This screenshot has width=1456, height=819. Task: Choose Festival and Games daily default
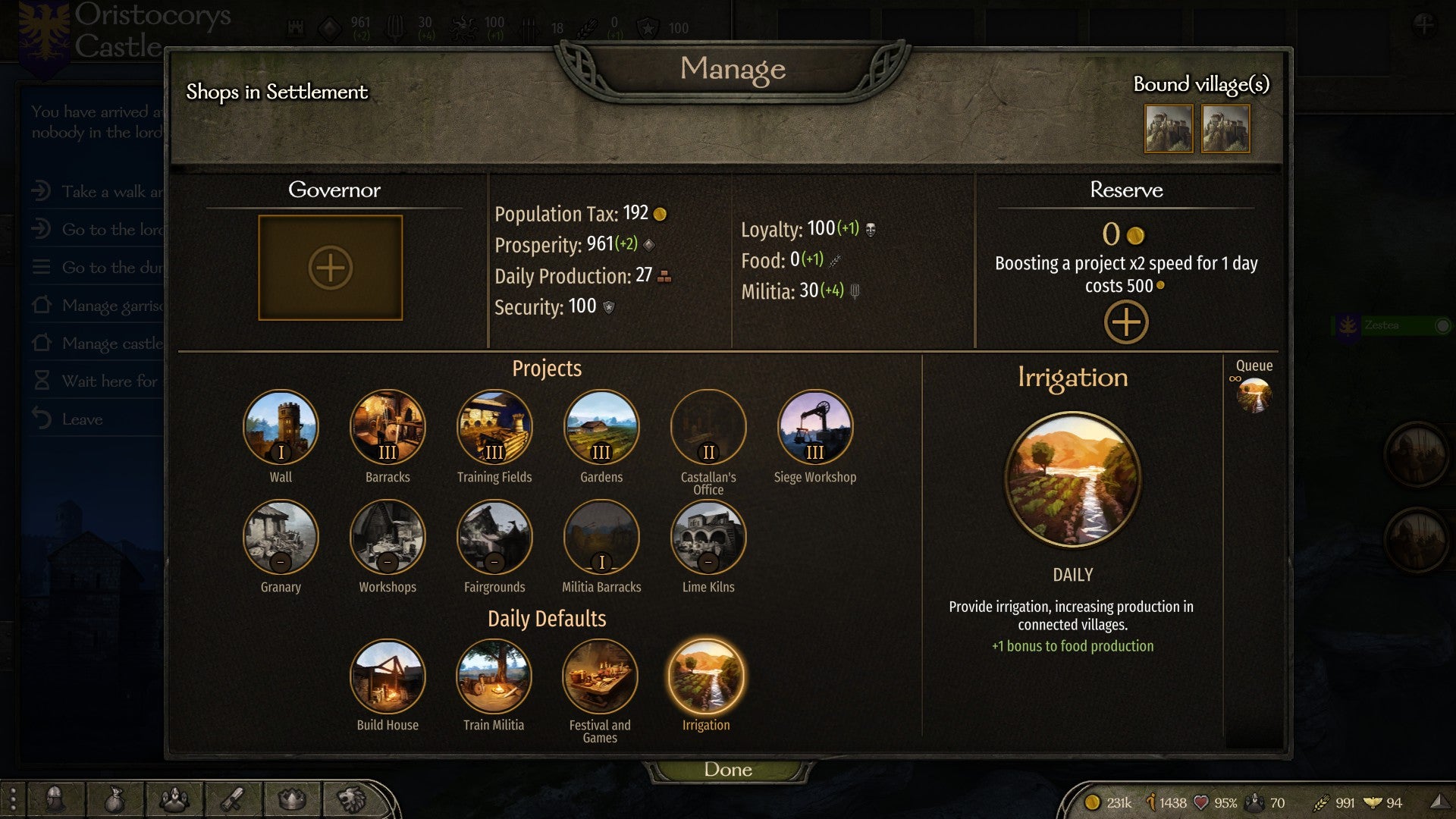[600, 676]
